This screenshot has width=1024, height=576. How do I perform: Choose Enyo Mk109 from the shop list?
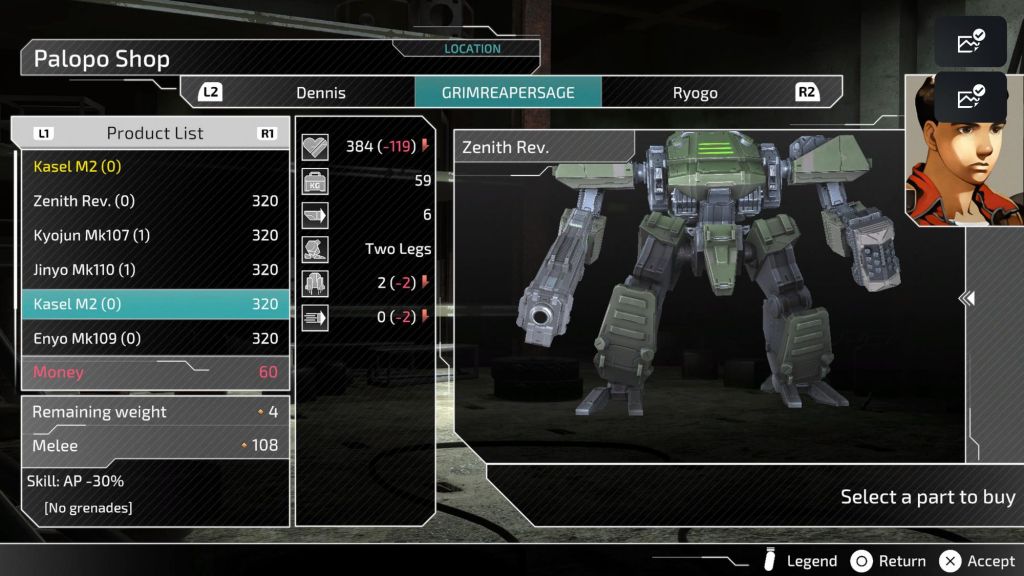pyautogui.click(x=155, y=339)
